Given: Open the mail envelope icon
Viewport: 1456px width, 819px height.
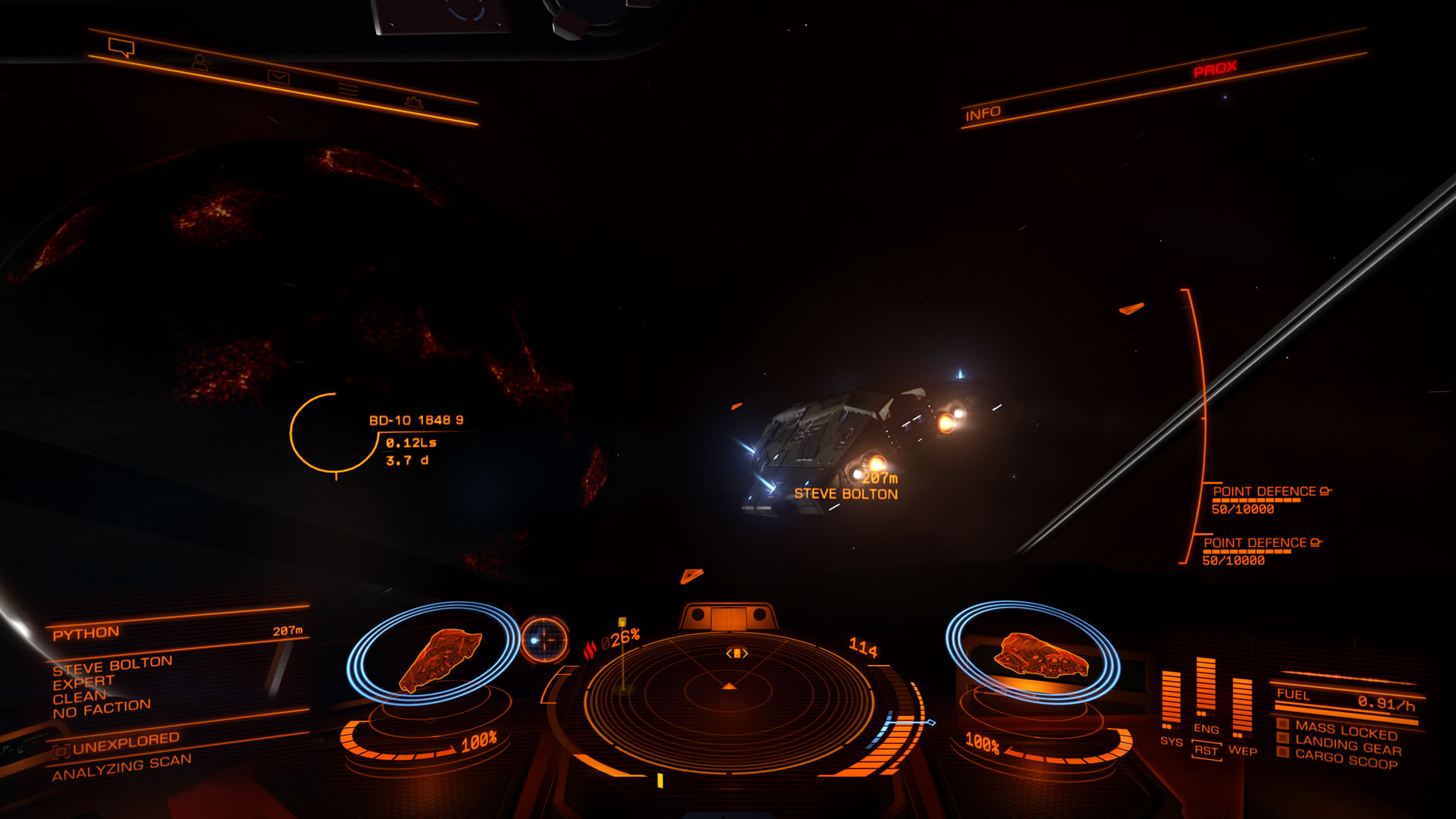Looking at the screenshot, I should click(x=280, y=76).
